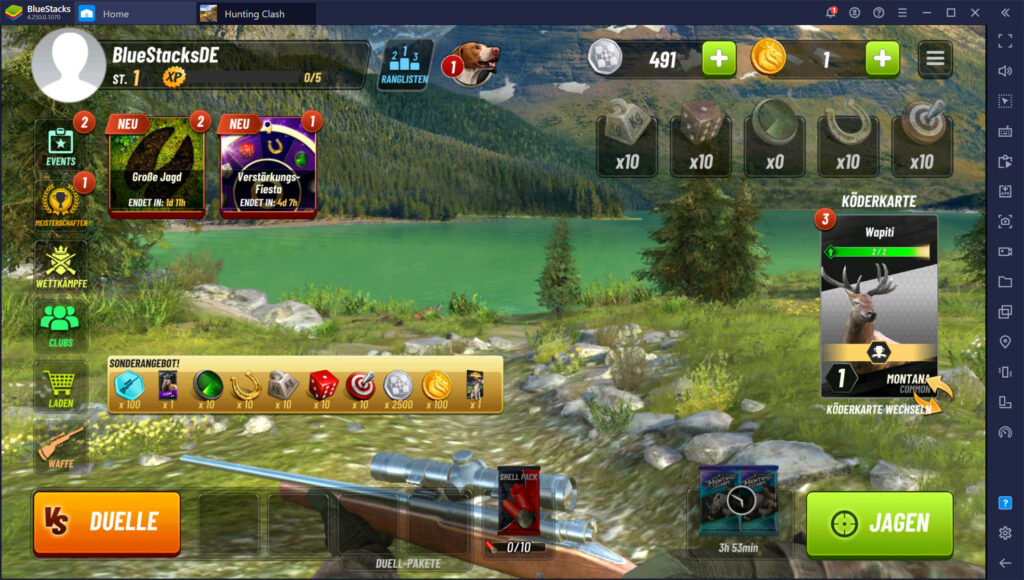Screen dimensions: 1024x580
Task: Open the DUELLE versus mode
Action: (107, 522)
